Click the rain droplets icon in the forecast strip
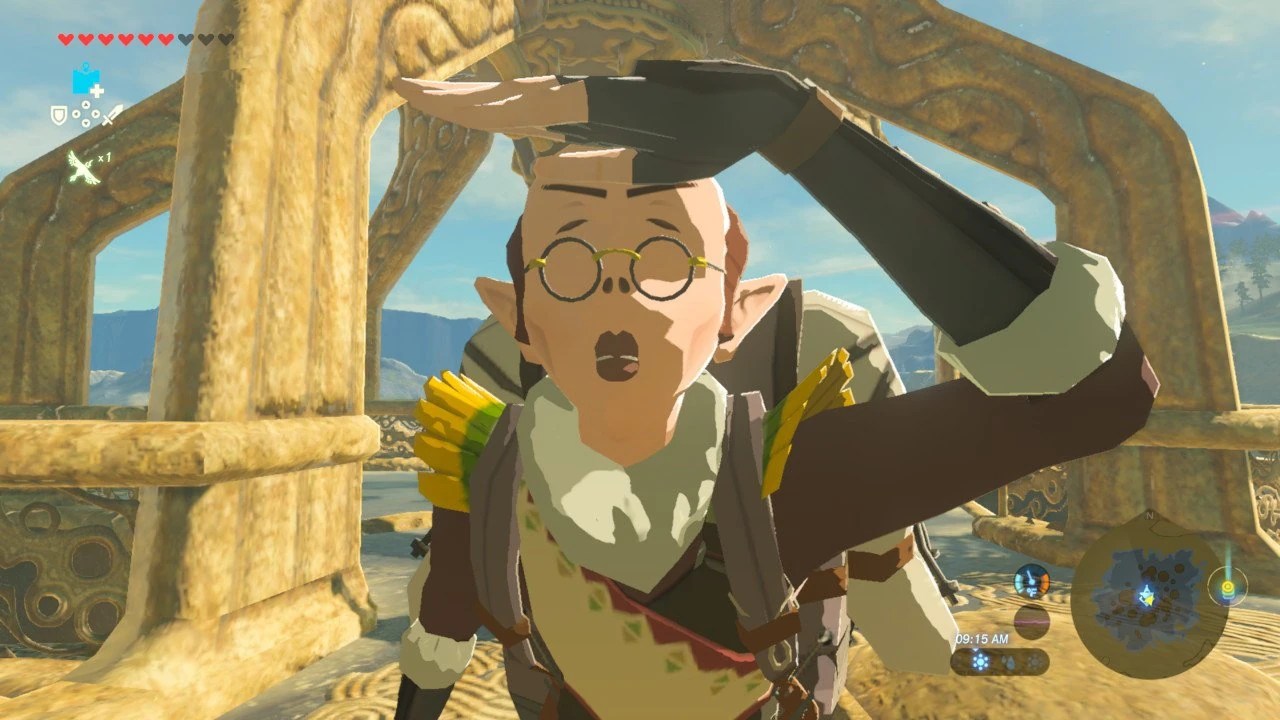This screenshot has height=720, width=1280. (1010, 662)
